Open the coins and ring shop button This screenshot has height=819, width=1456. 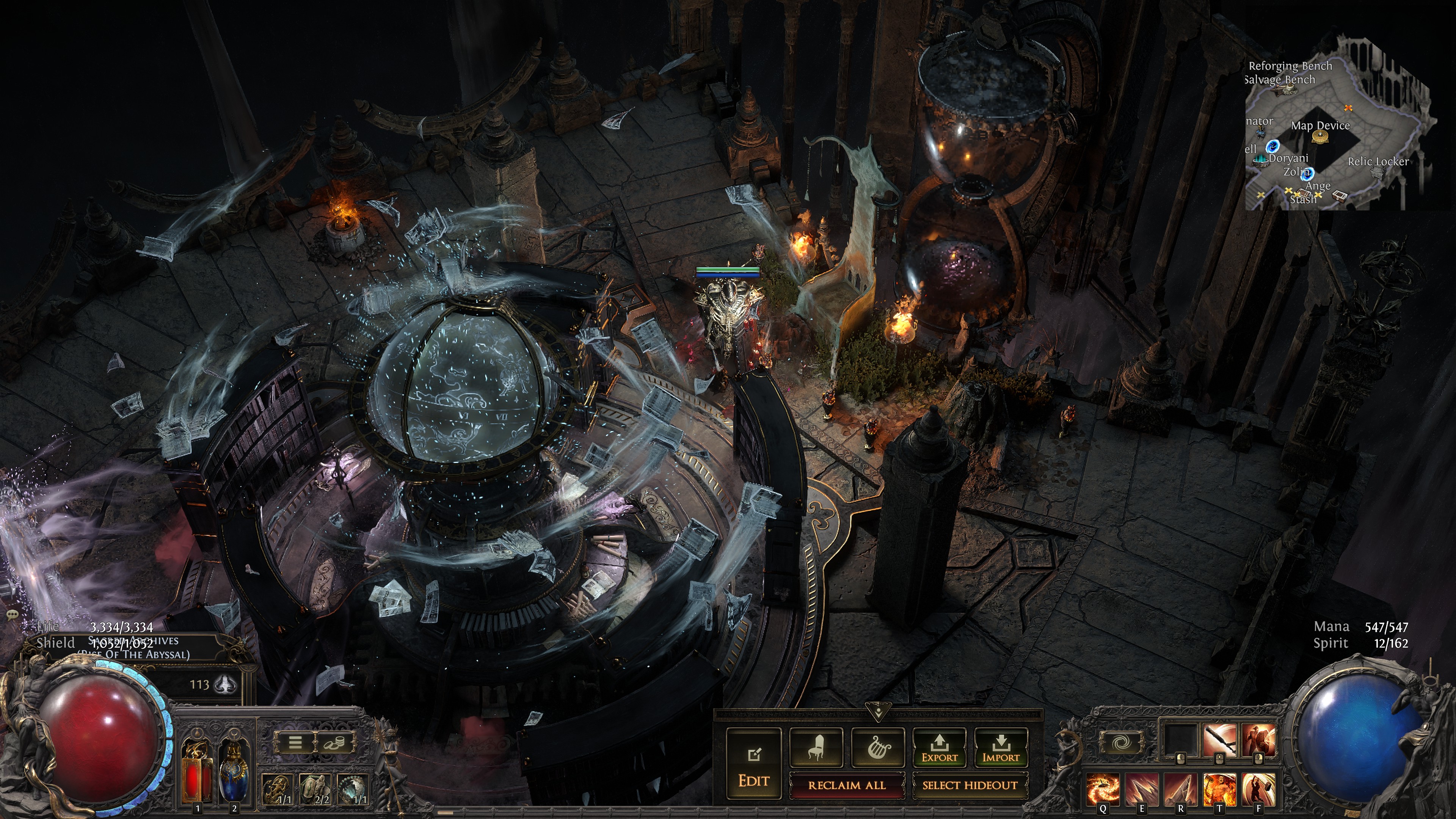click(333, 742)
